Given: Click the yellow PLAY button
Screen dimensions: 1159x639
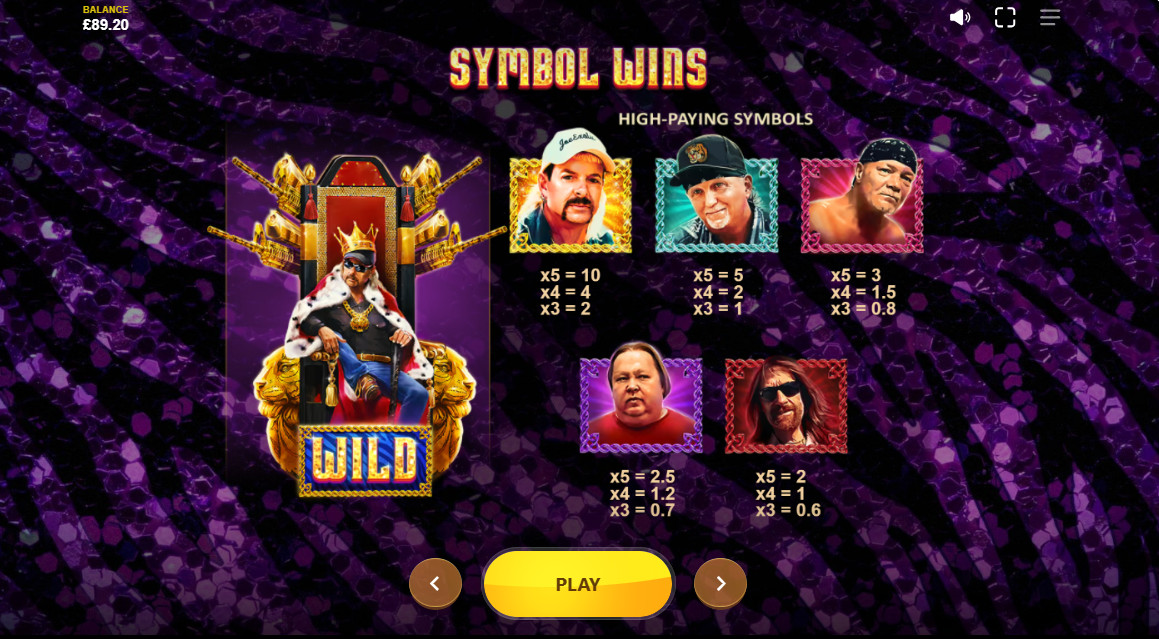Looking at the screenshot, I should [x=578, y=584].
